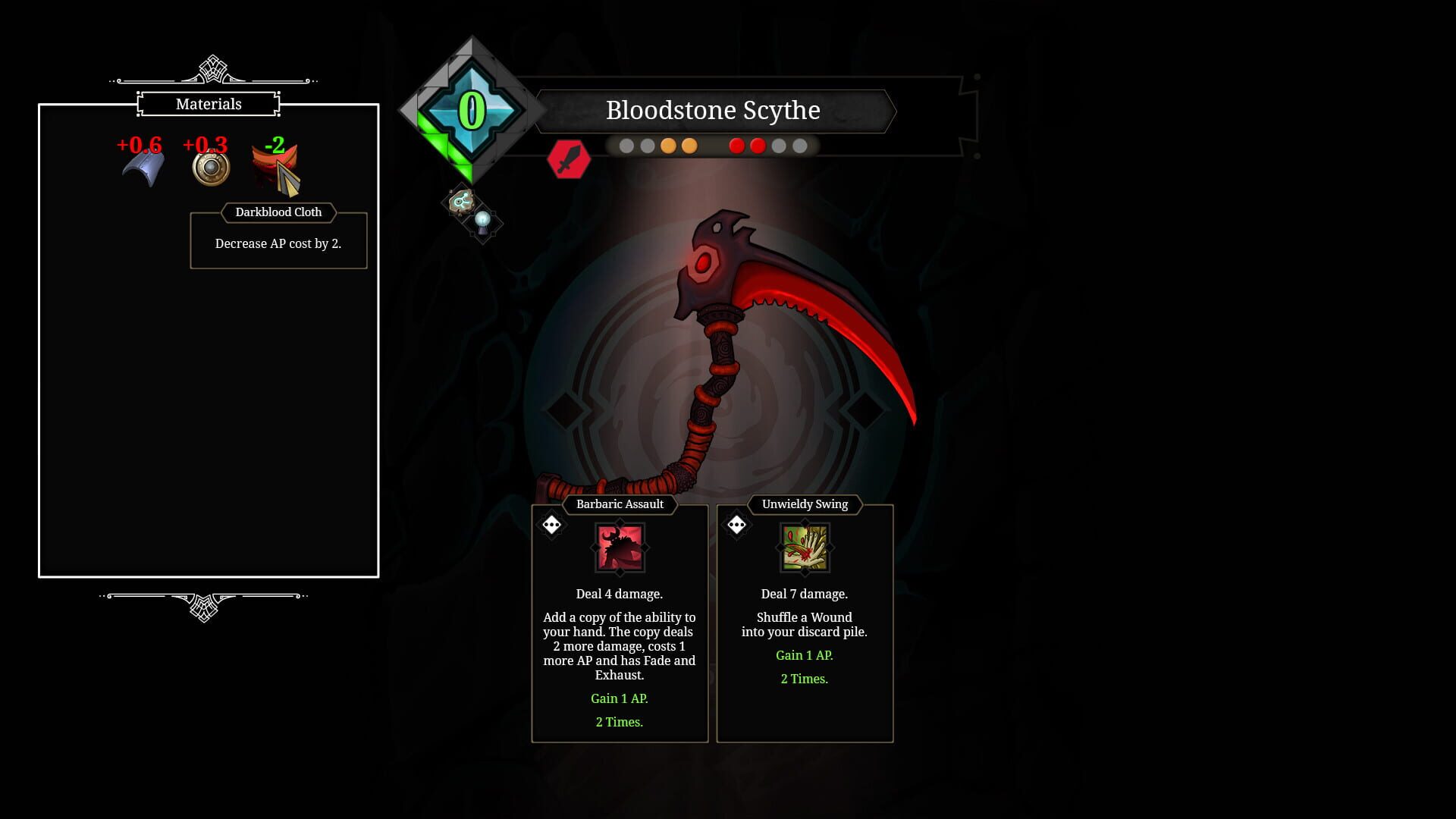Viewport: 1456px width, 819px height.
Task: Toggle the last gray pip on the right
Action: tap(799, 145)
